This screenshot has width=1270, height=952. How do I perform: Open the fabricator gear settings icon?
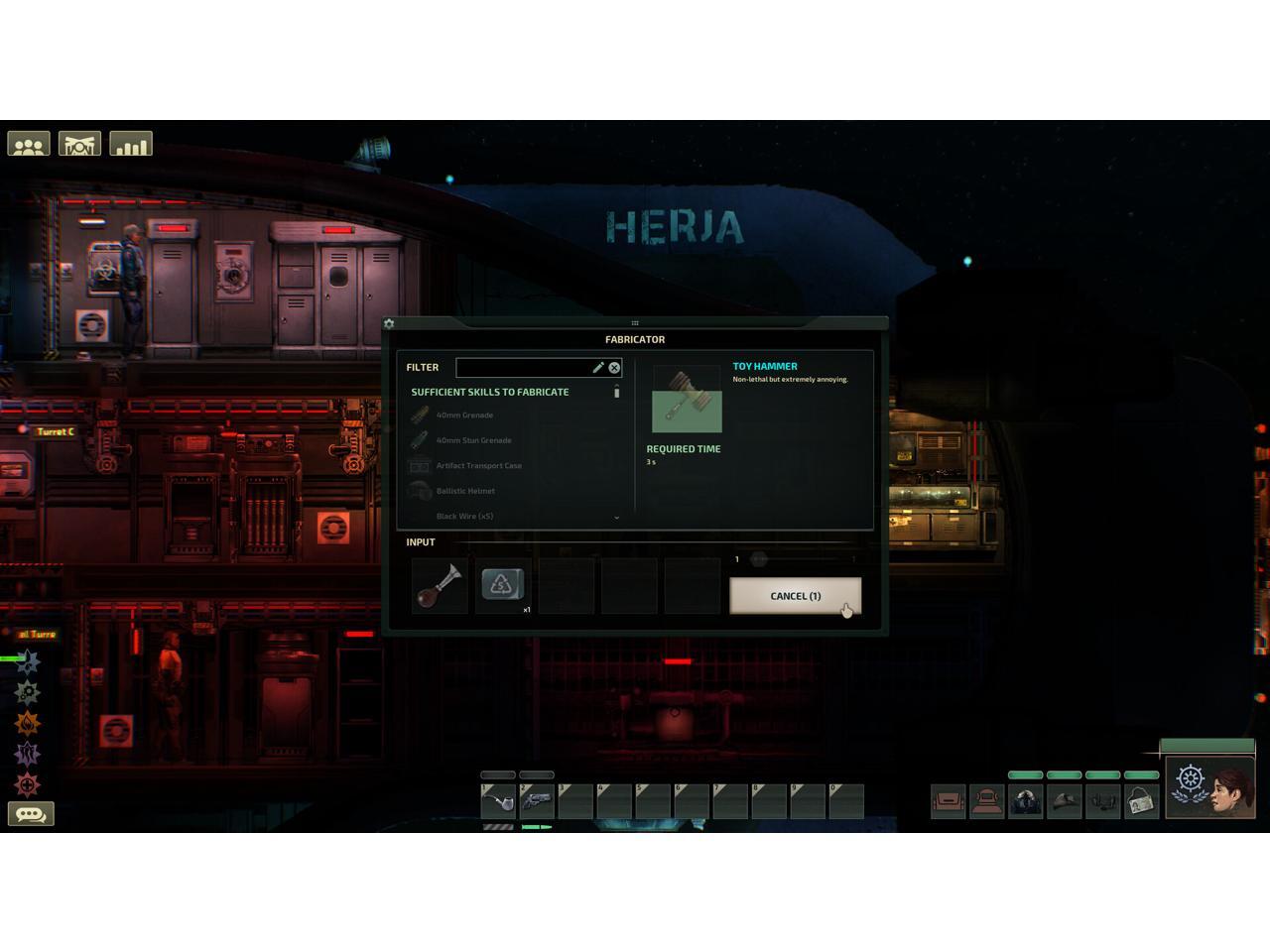pyautogui.click(x=389, y=324)
